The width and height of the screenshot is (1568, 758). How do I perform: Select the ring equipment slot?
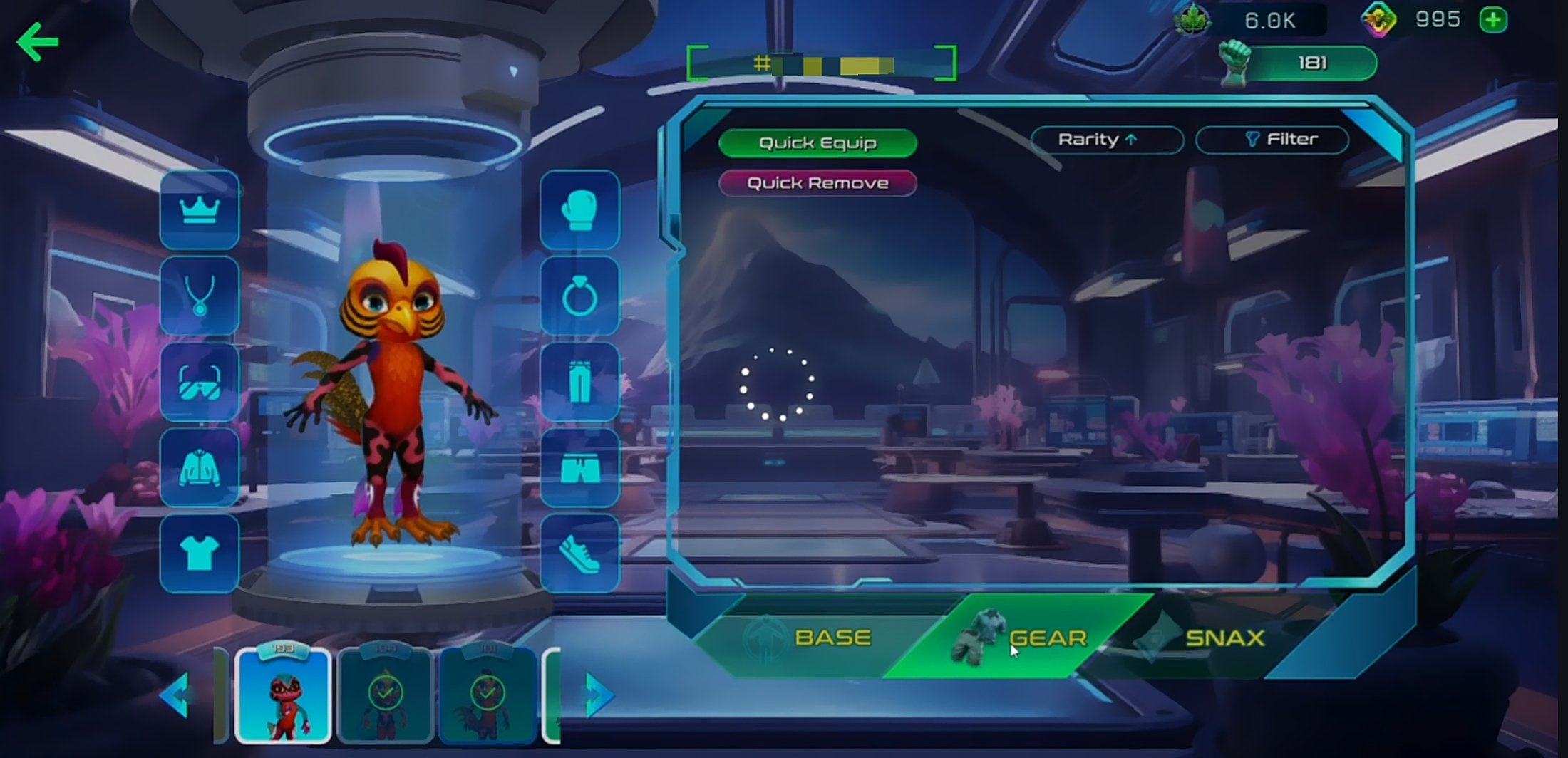pyautogui.click(x=579, y=296)
